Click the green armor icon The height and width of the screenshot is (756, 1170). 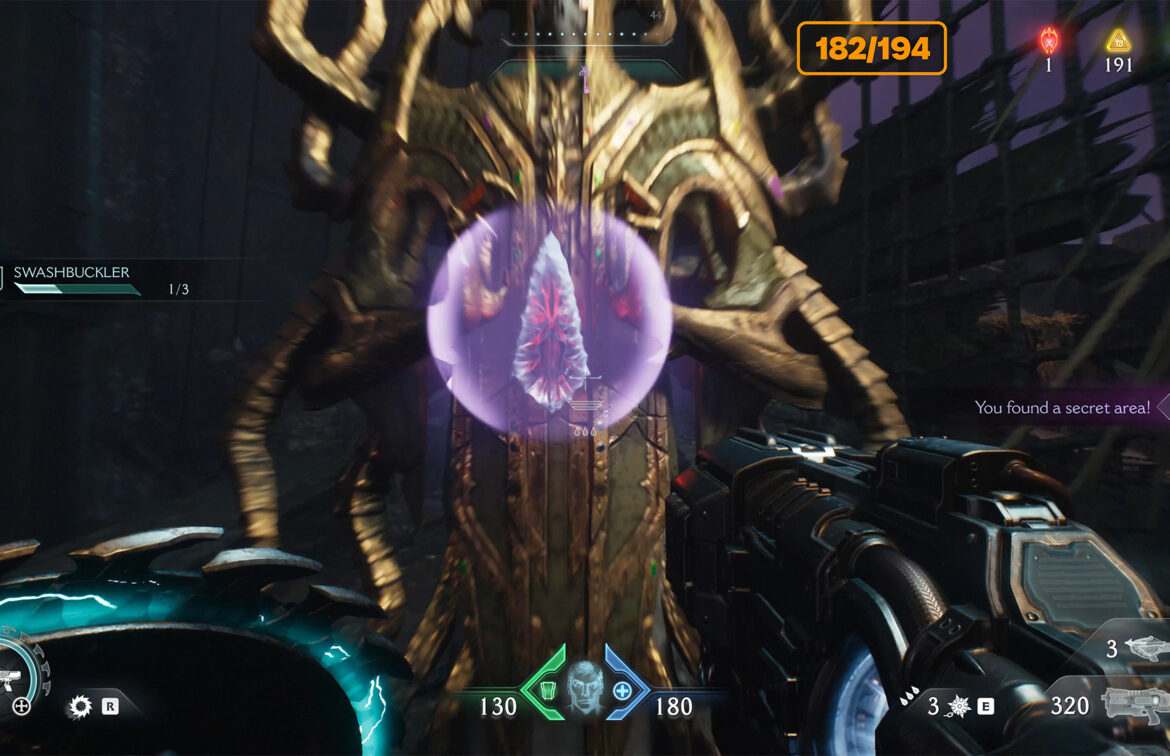tap(548, 690)
